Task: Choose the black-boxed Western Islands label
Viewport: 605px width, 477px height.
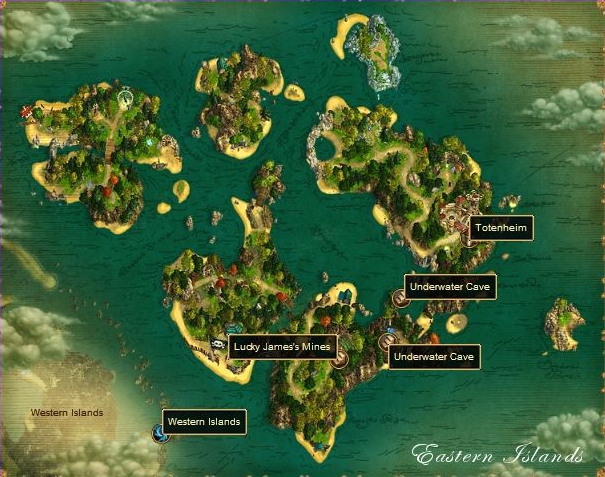Action: click(x=203, y=422)
